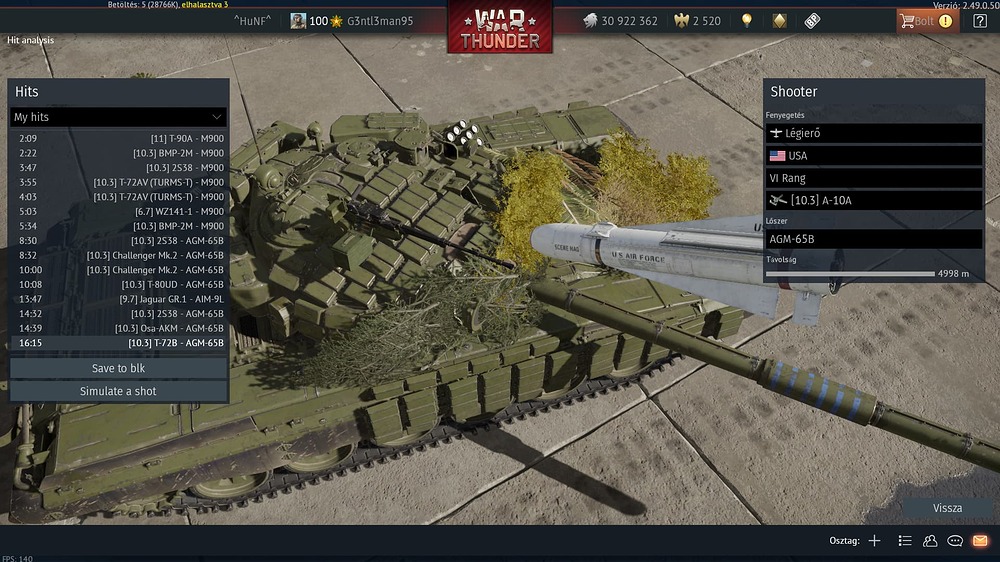Pick the 14:39 Osa-AKM hit row
1000x562 pixels.
[x=118, y=328]
